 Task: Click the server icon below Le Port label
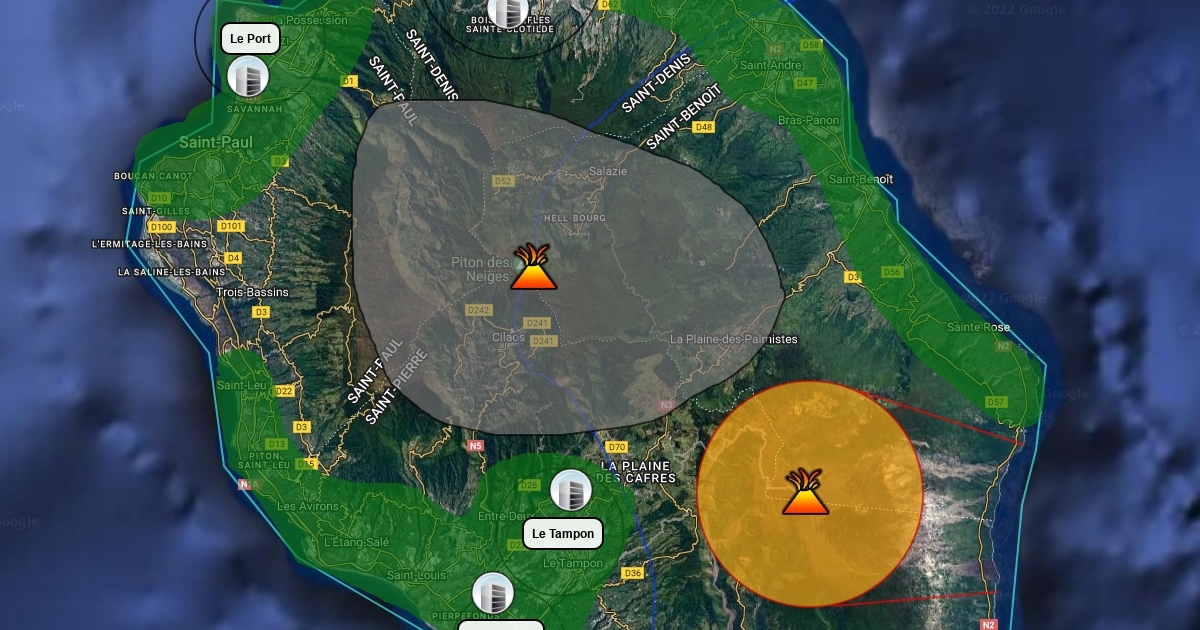tap(248, 77)
